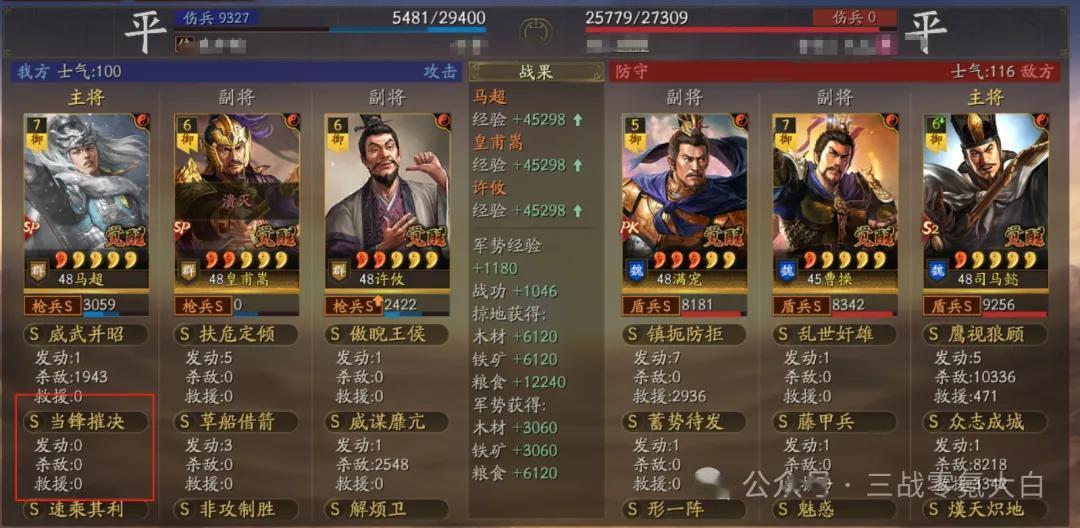Click the 傲睨王侯 skill name

[386, 334]
